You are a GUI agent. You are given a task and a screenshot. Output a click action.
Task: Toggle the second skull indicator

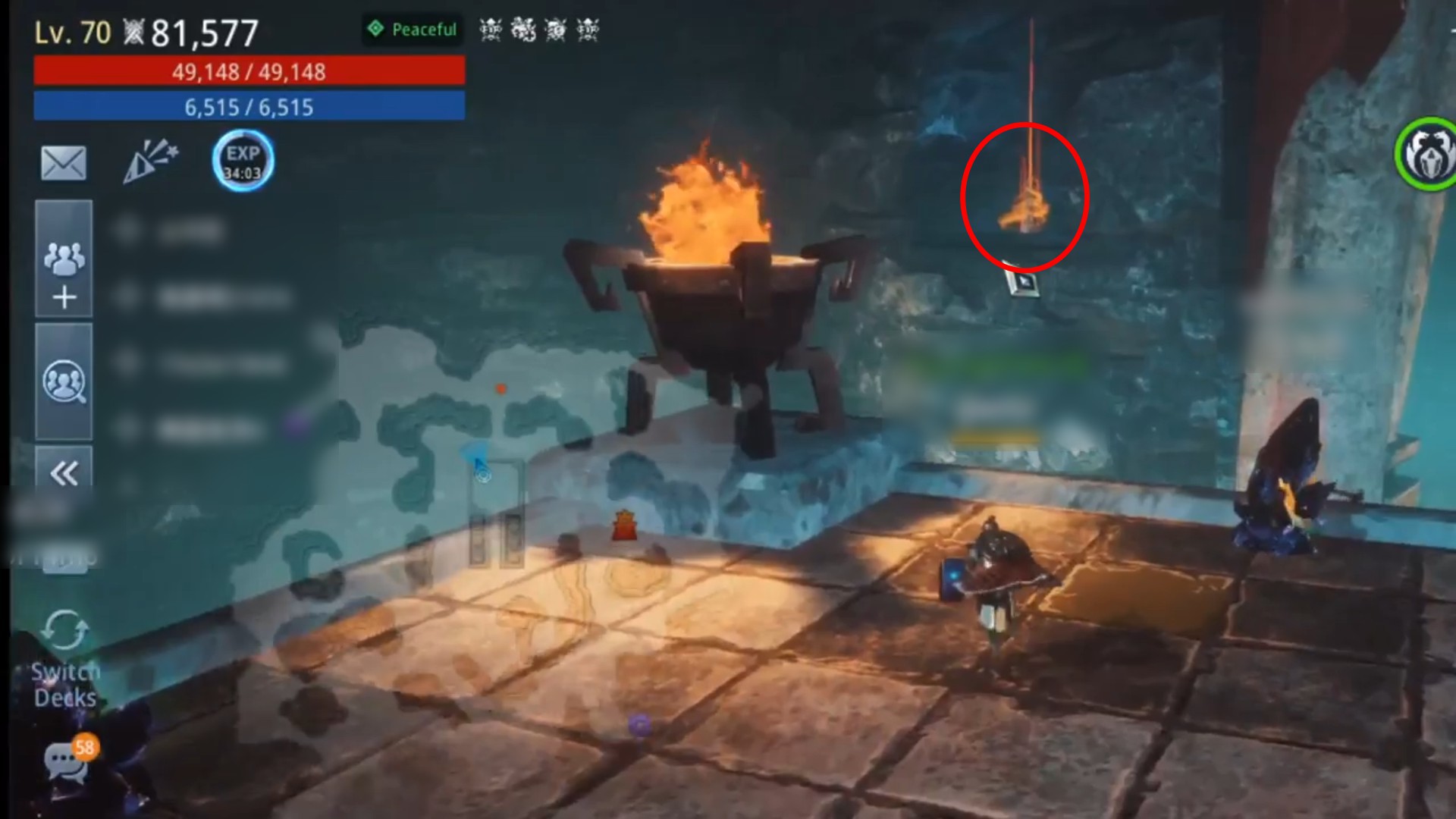point(523,30)
